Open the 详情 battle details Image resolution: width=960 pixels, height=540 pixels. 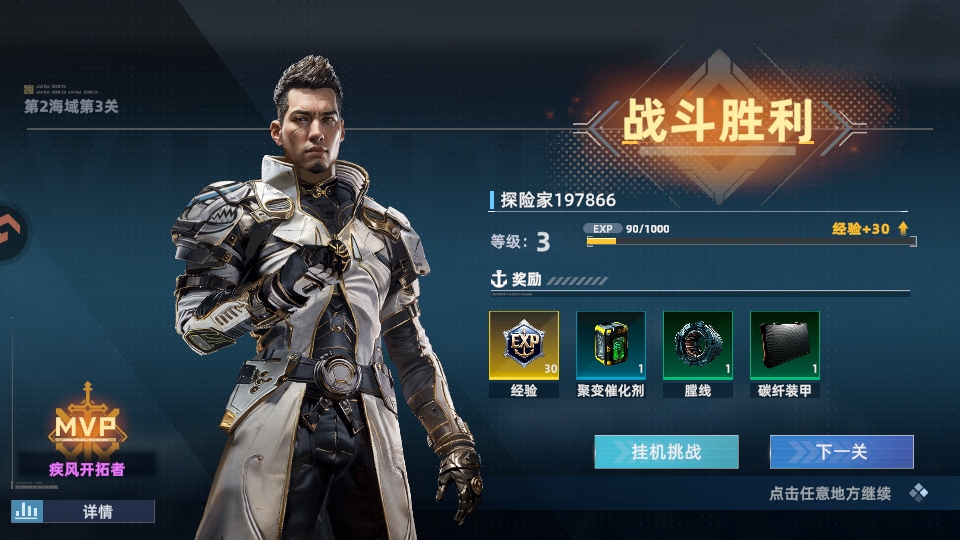pos(84,511)
